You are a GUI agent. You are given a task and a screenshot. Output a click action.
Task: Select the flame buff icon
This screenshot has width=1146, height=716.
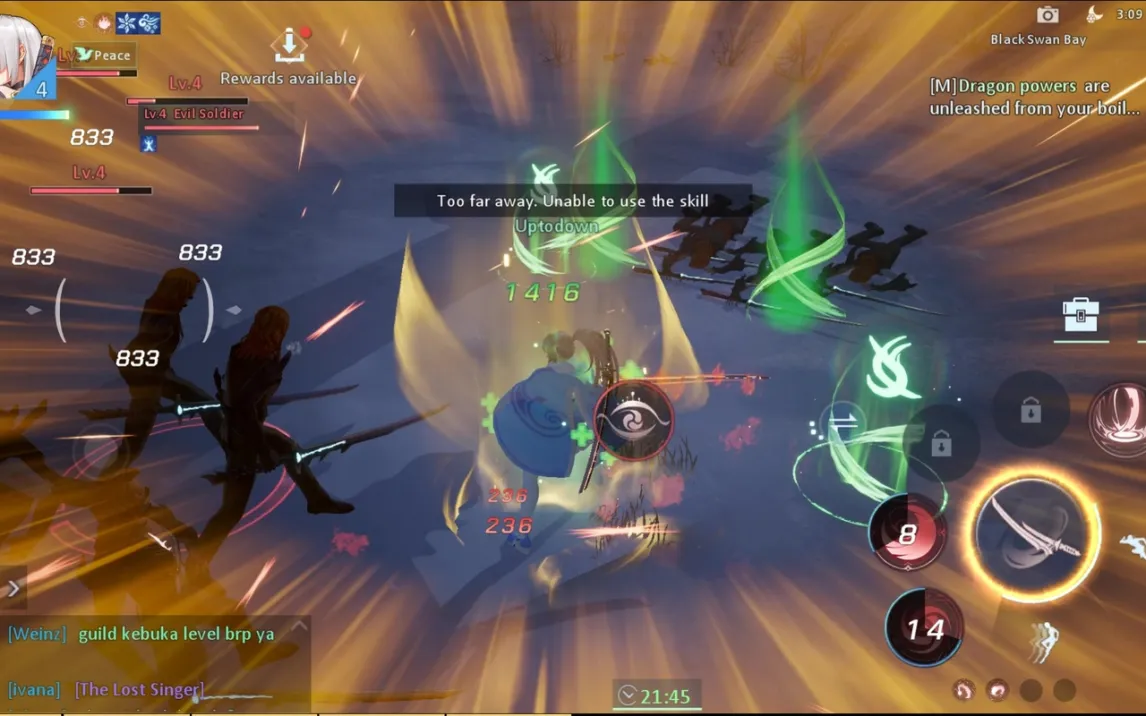tap(103, 22)
